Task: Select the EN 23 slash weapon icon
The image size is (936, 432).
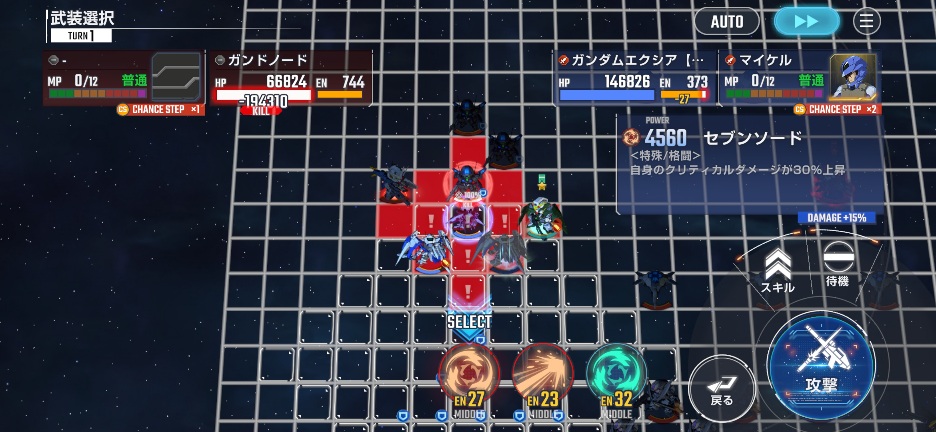Action: point(542,375)
